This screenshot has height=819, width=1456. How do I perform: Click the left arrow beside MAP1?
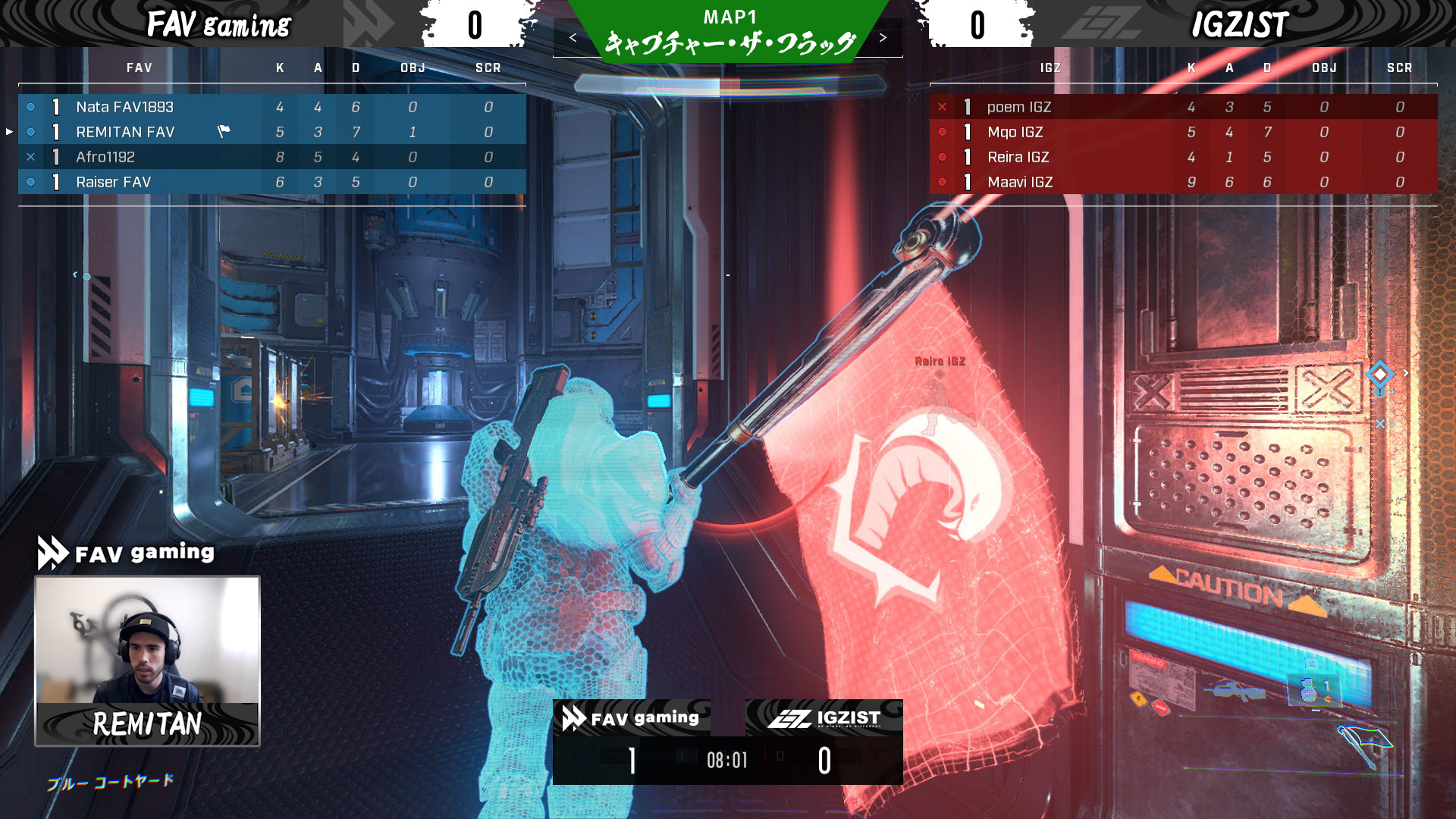click(573, 38)
